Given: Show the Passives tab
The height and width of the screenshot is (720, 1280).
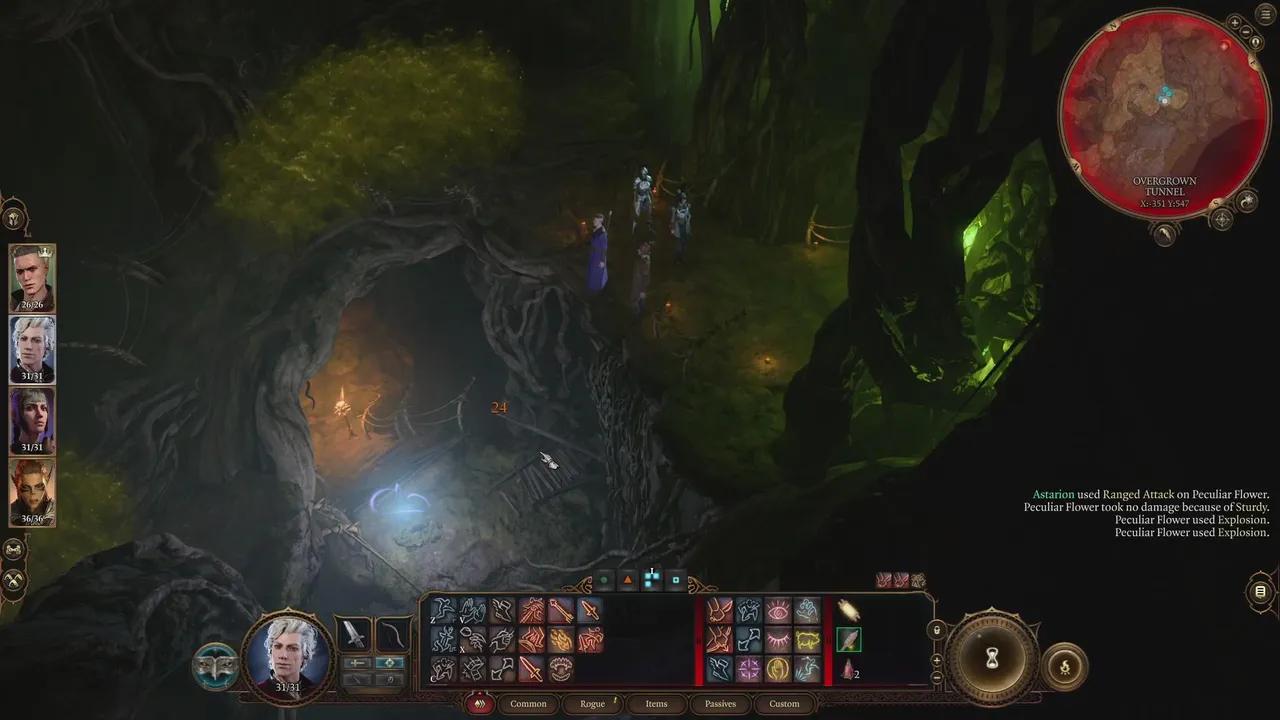Looking at the screenshot, I should tap(720, 703).
